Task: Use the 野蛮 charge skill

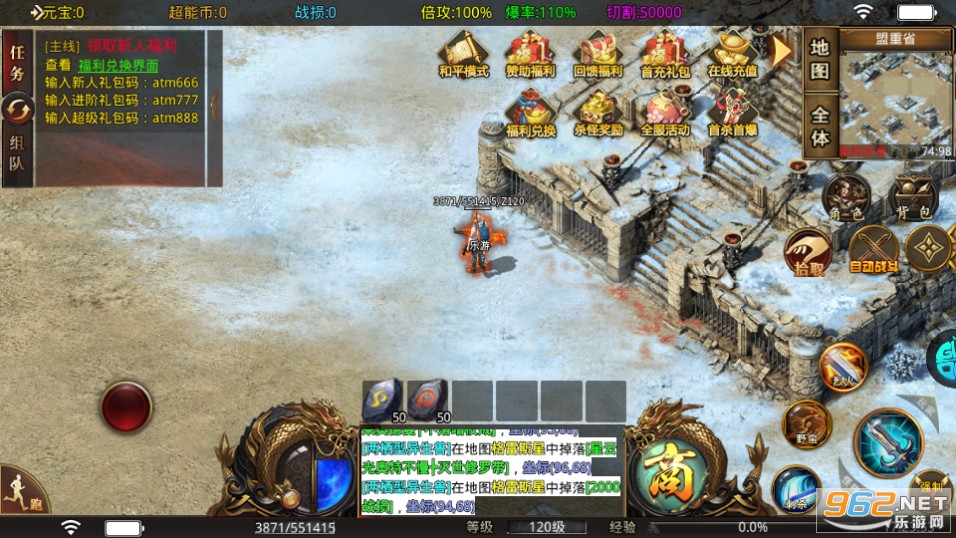Action: tap(806, 423)
